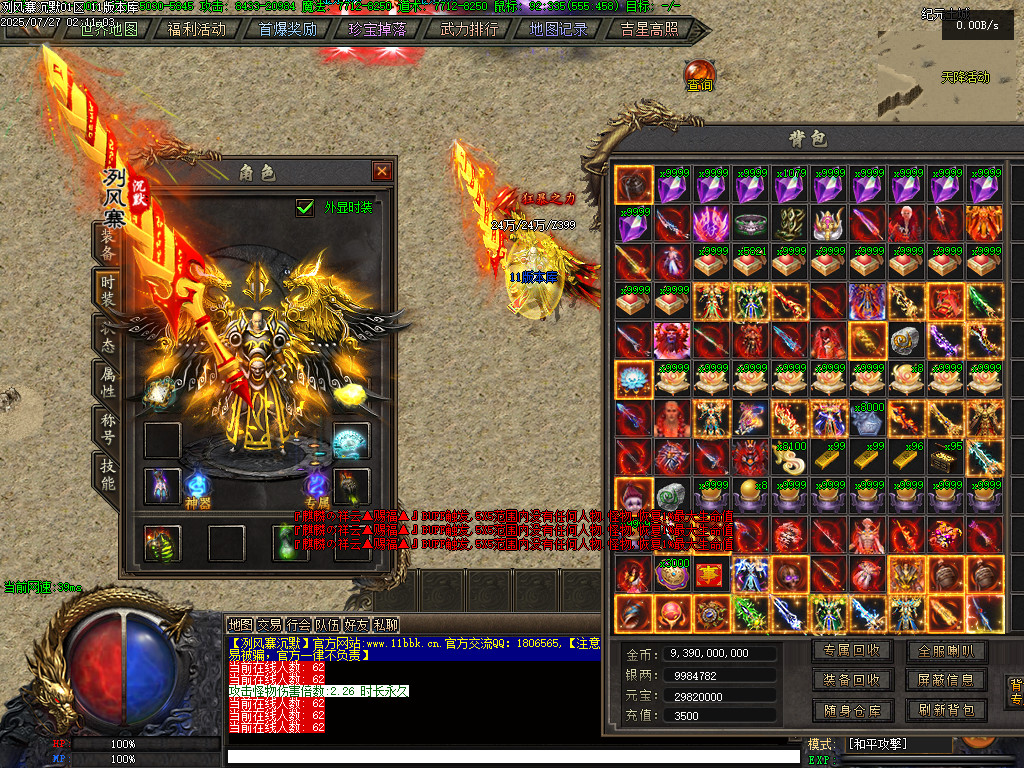Toggle the 外显时装 checkbox
Screen dimensions: 1024x768
305,207
